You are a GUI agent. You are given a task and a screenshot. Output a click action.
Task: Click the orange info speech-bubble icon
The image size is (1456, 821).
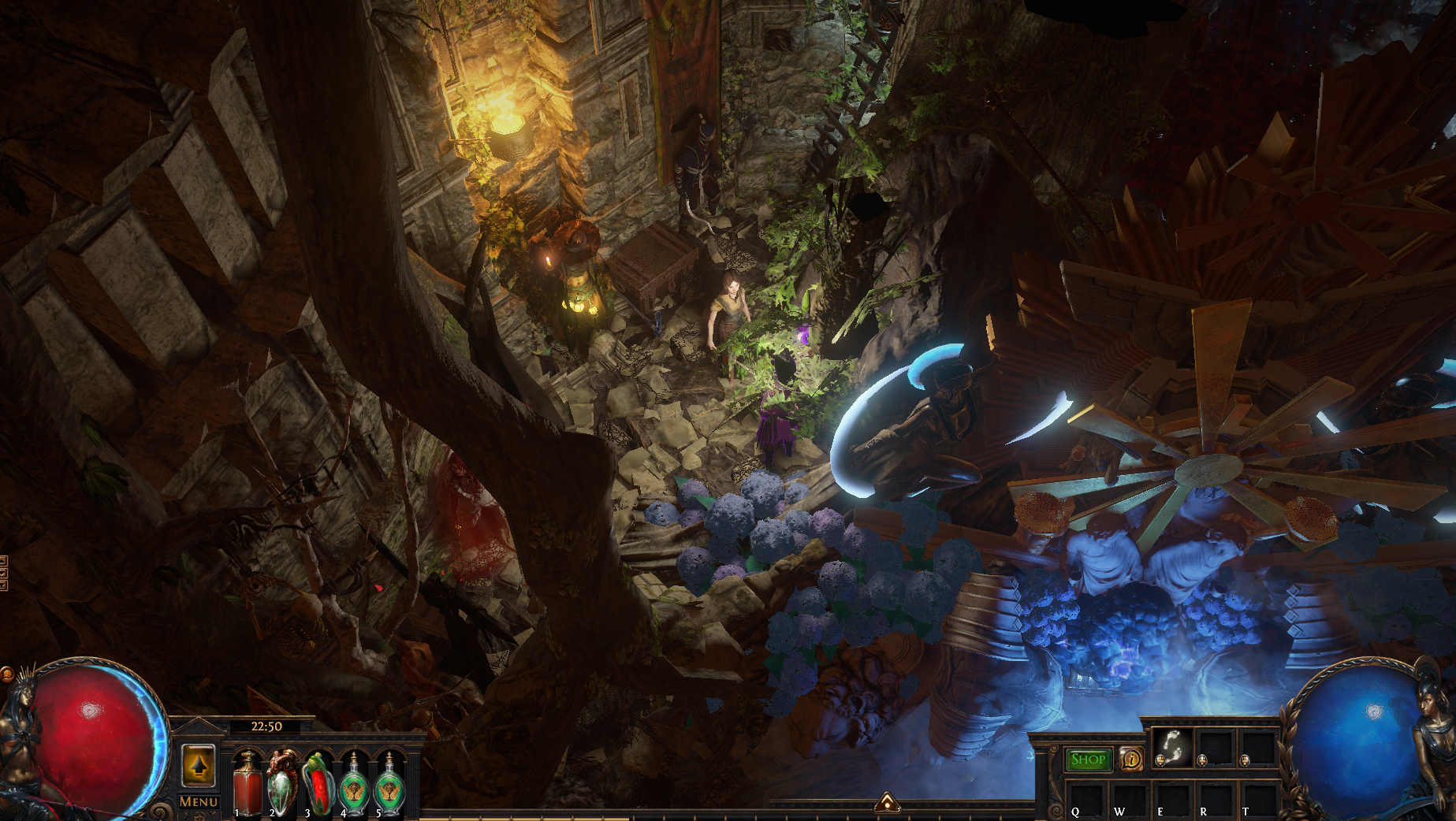[x=1132, y=760]
